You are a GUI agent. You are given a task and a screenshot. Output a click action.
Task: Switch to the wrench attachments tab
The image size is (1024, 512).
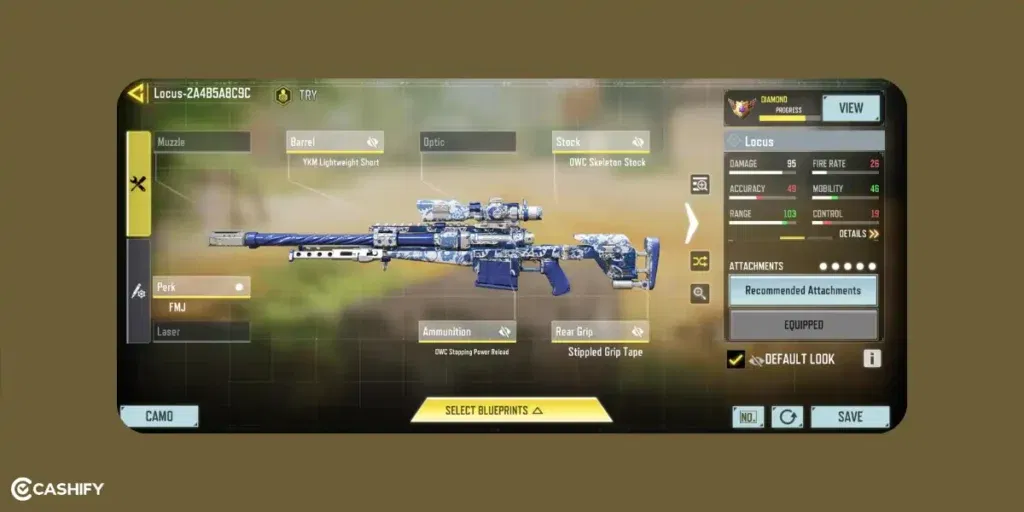138,184
